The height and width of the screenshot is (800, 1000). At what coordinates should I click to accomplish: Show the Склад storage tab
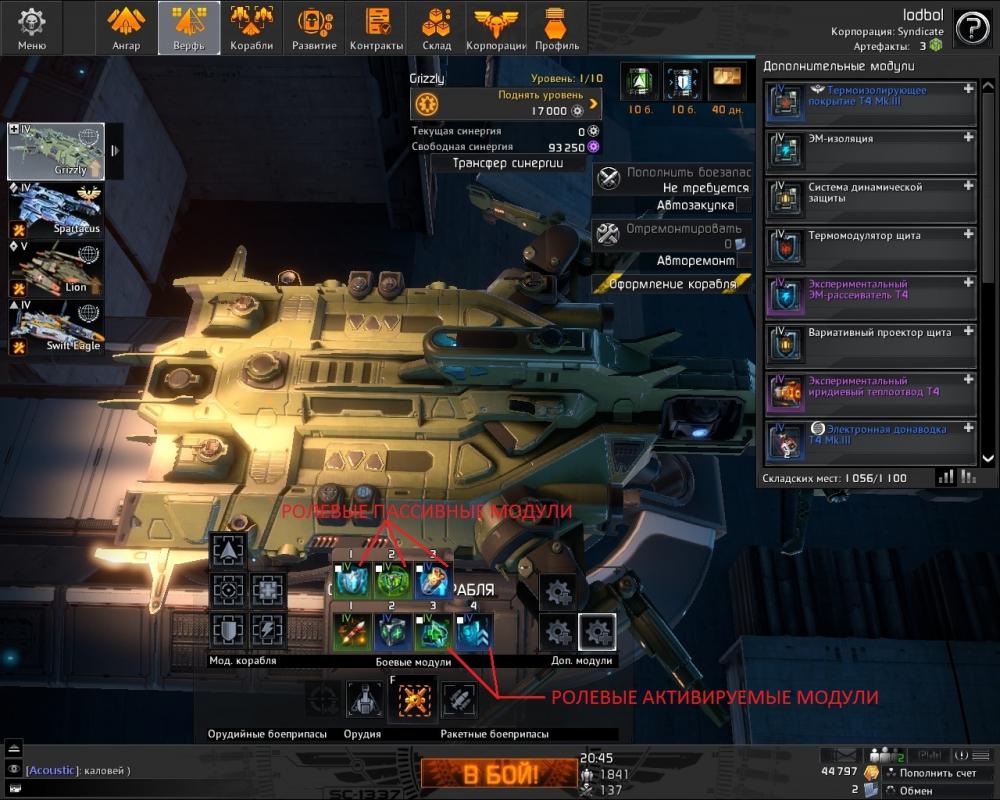[x=437, y=27]
